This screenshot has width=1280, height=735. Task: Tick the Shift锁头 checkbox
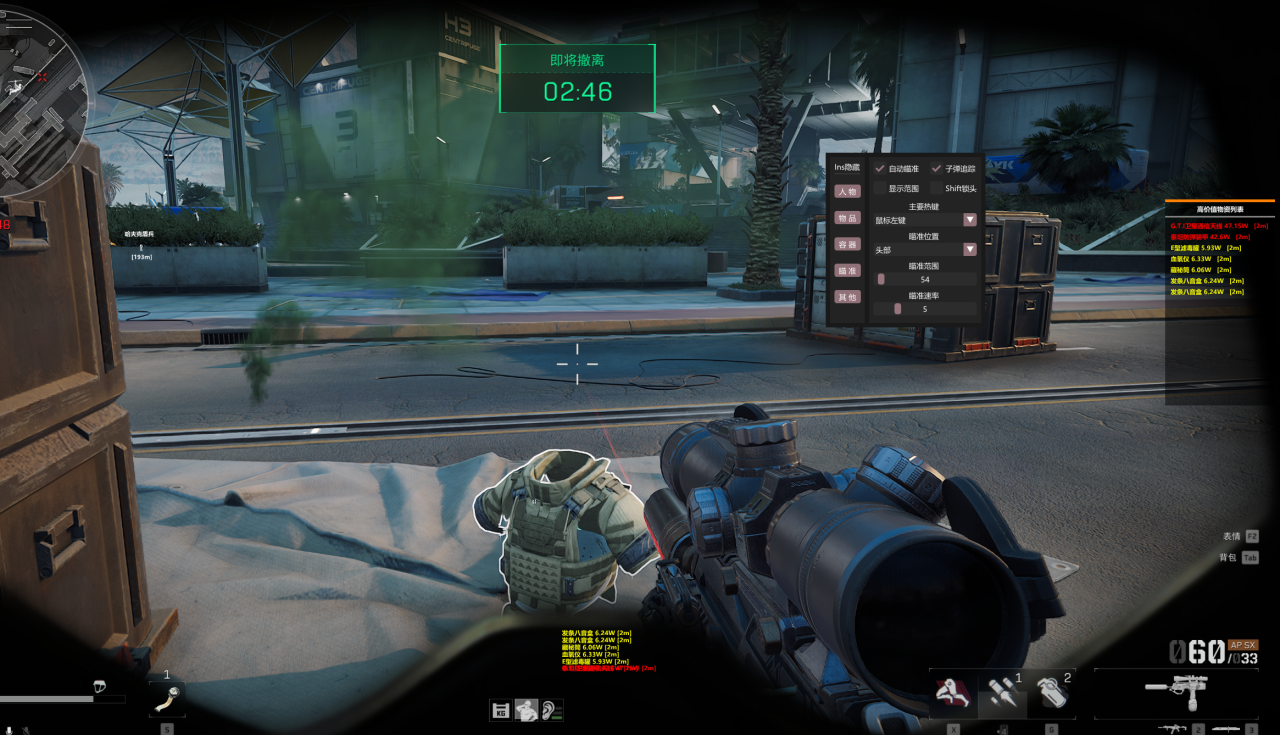point(937,188)
